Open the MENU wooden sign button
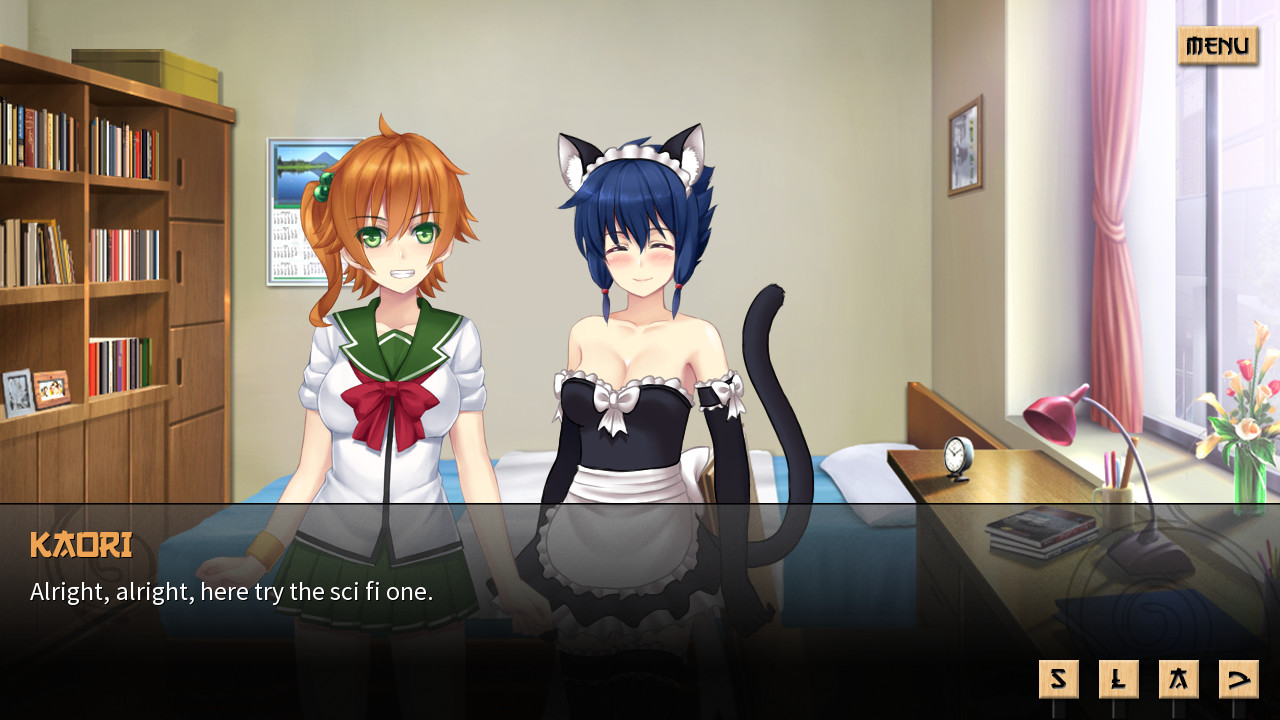This screenshot has height=720, width=1280. (x=1217, y=46)
